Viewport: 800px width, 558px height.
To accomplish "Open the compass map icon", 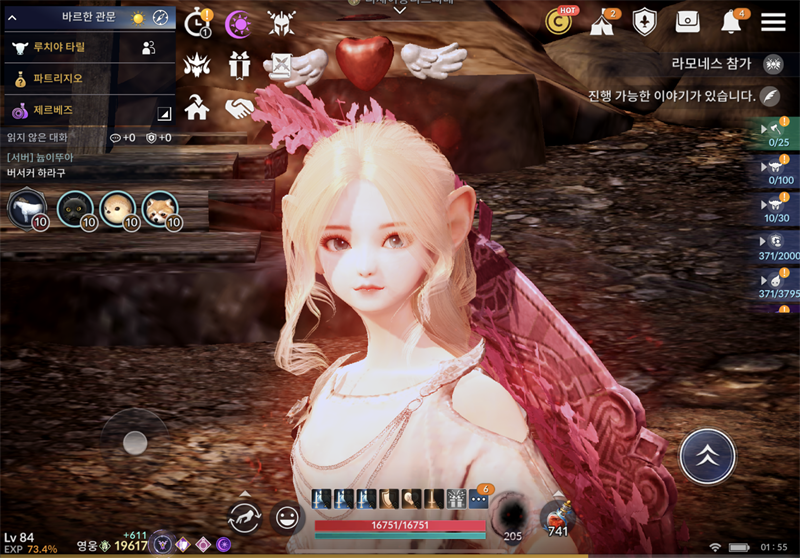I will (x=161, y=18).
